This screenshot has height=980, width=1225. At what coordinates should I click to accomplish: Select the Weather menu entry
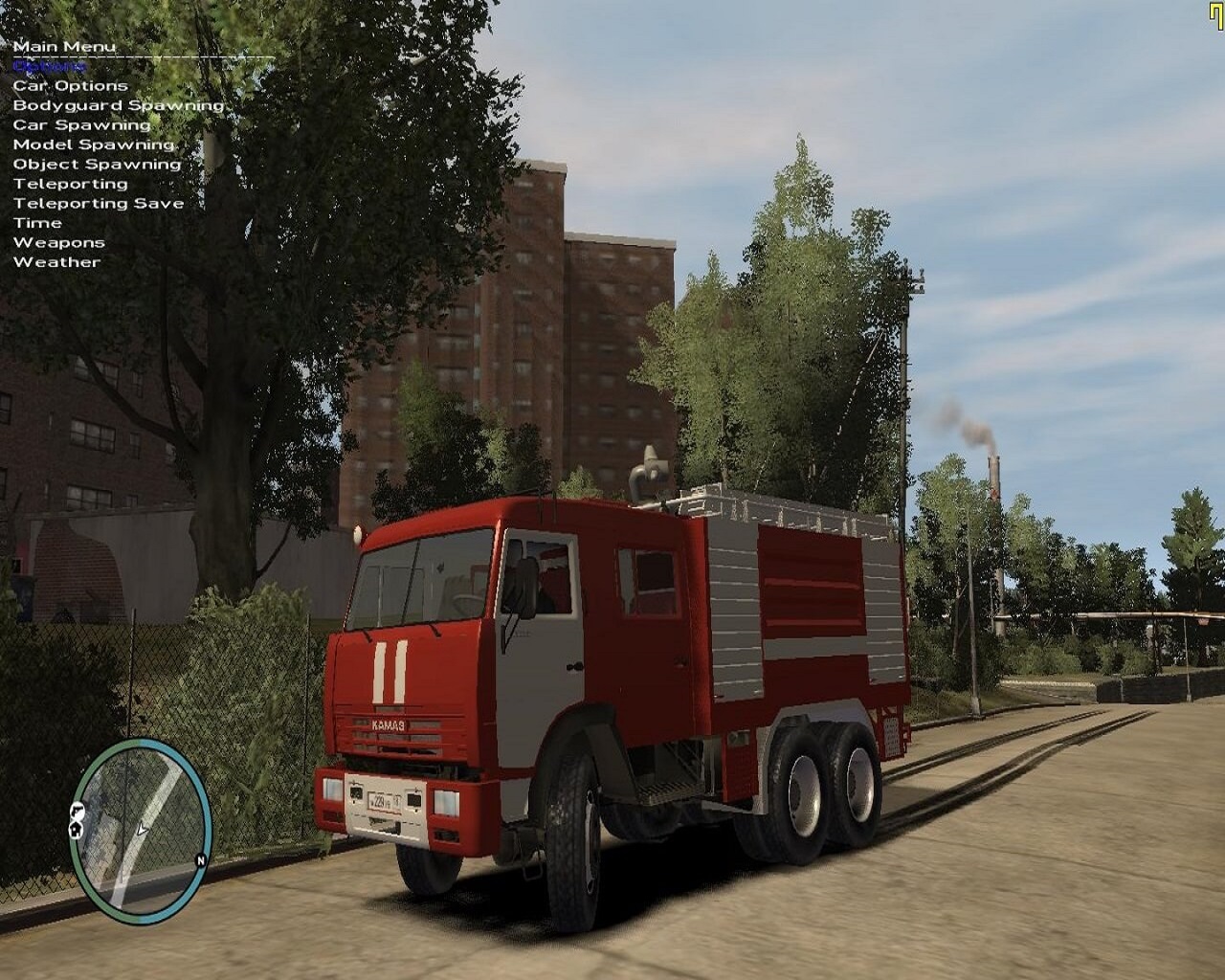56,262
